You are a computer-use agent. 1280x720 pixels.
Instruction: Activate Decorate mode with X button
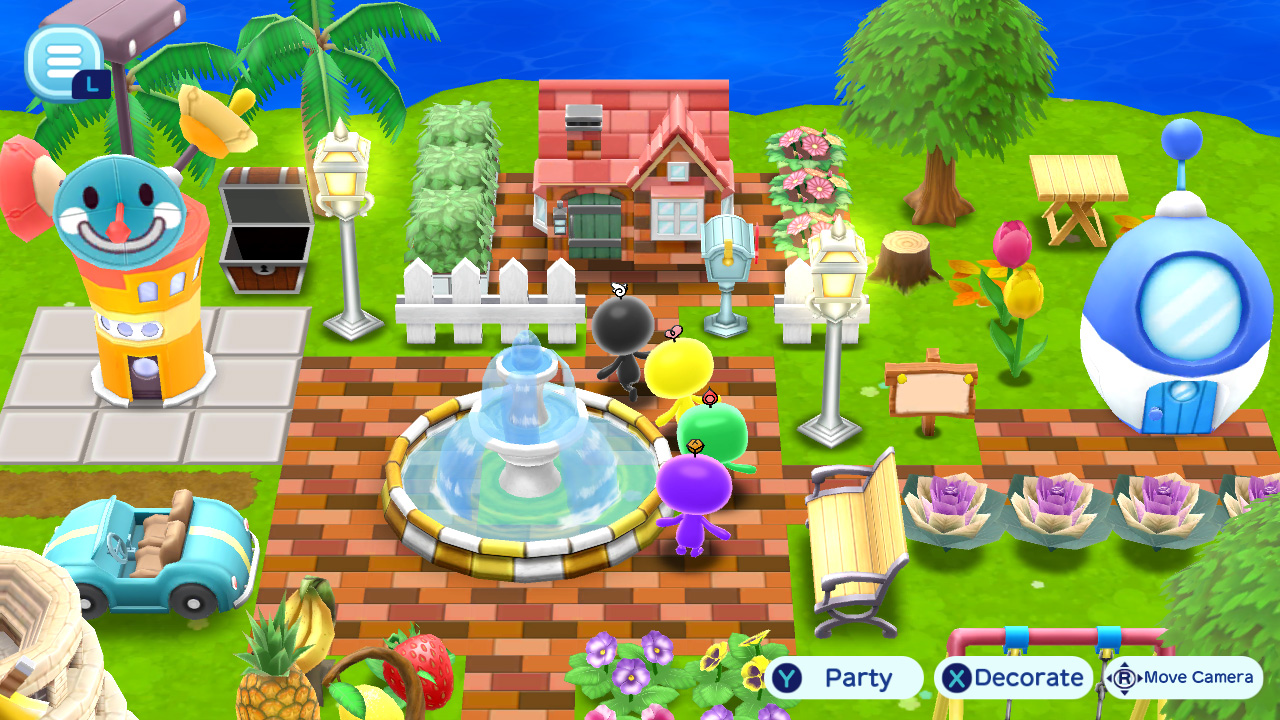coord(1010,677)
